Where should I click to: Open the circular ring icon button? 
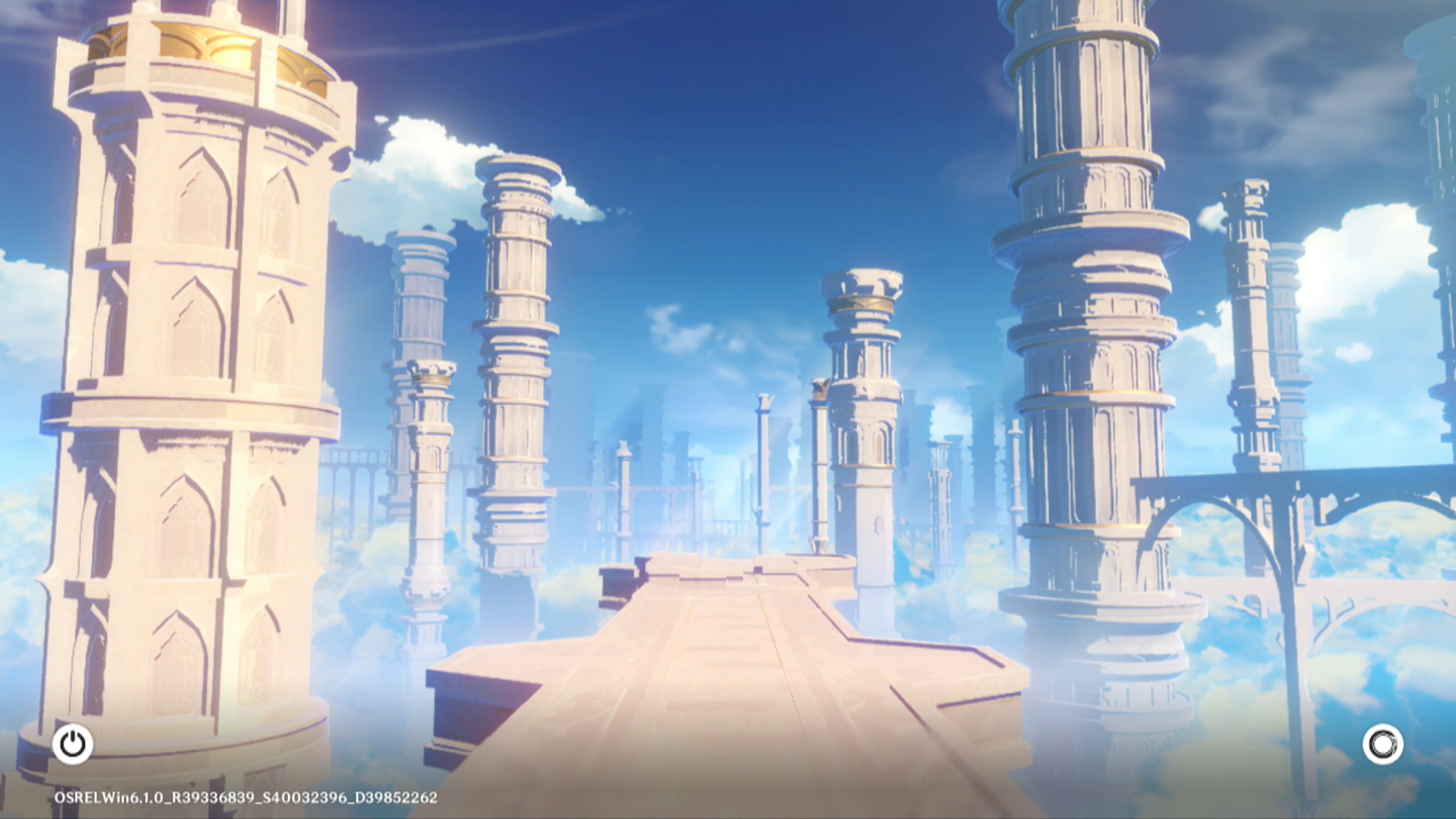1382,744
